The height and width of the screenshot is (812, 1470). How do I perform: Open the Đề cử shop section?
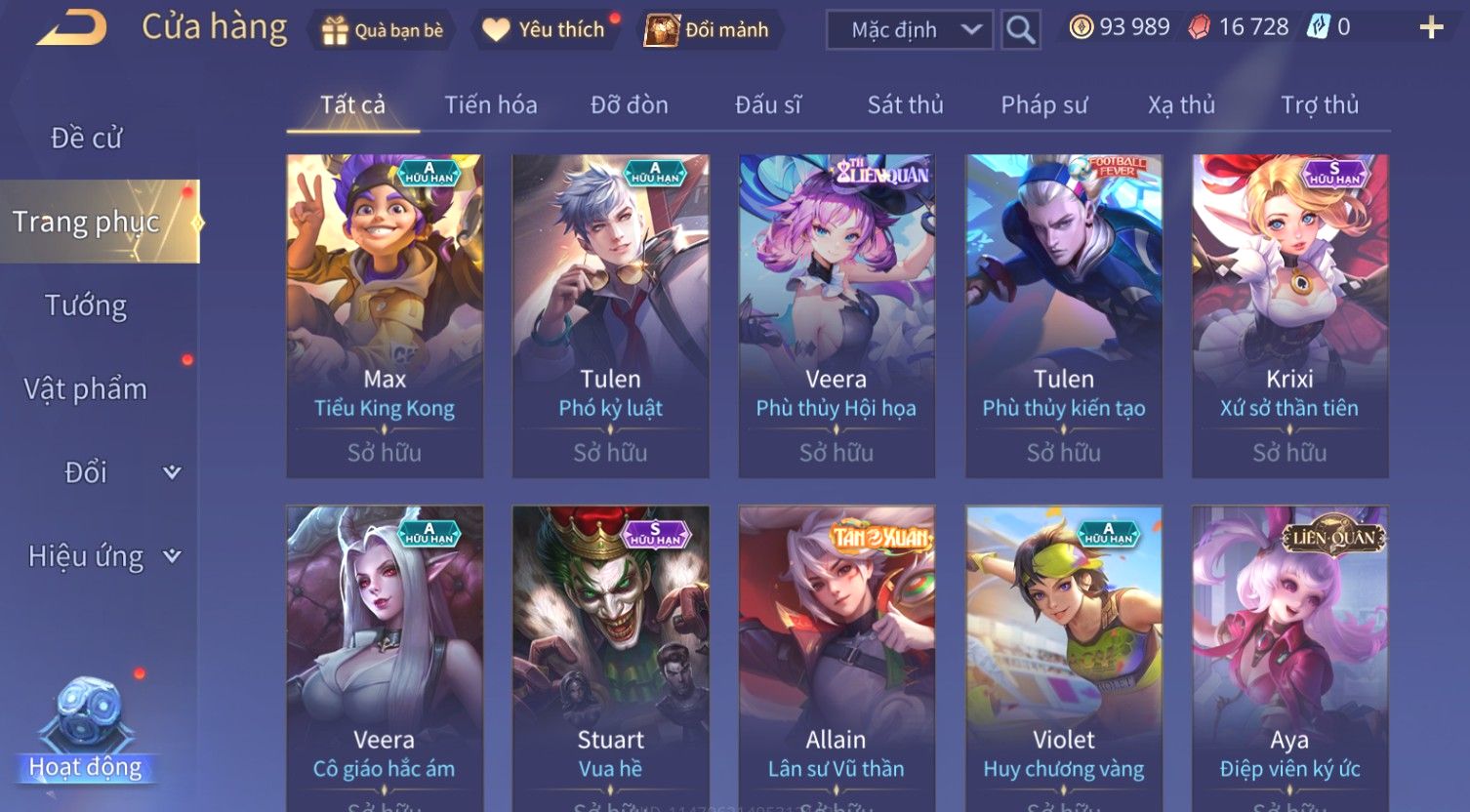point(86,139)
